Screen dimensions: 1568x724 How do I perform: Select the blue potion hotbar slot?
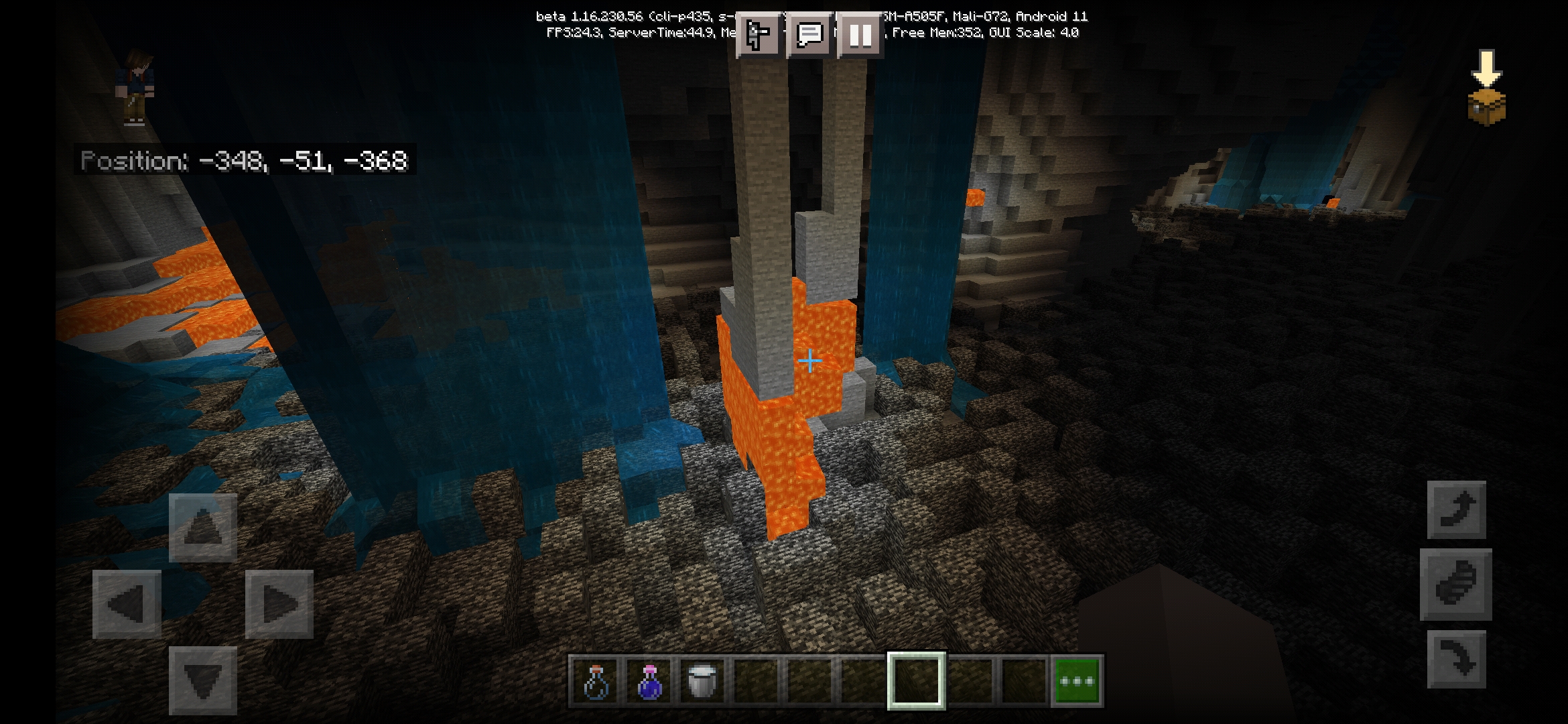[x=649, y=681]
